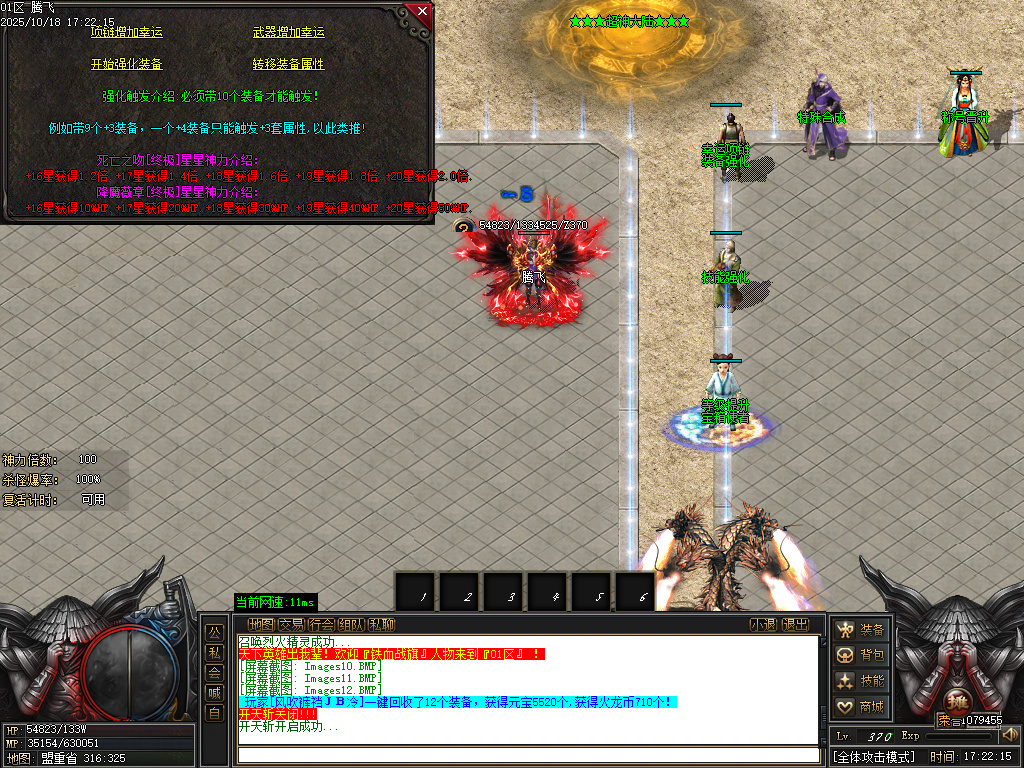Open the 装备 equipment panel
Image resolution: width=1024 pixels, height=768 pixels.
[861, 630]
